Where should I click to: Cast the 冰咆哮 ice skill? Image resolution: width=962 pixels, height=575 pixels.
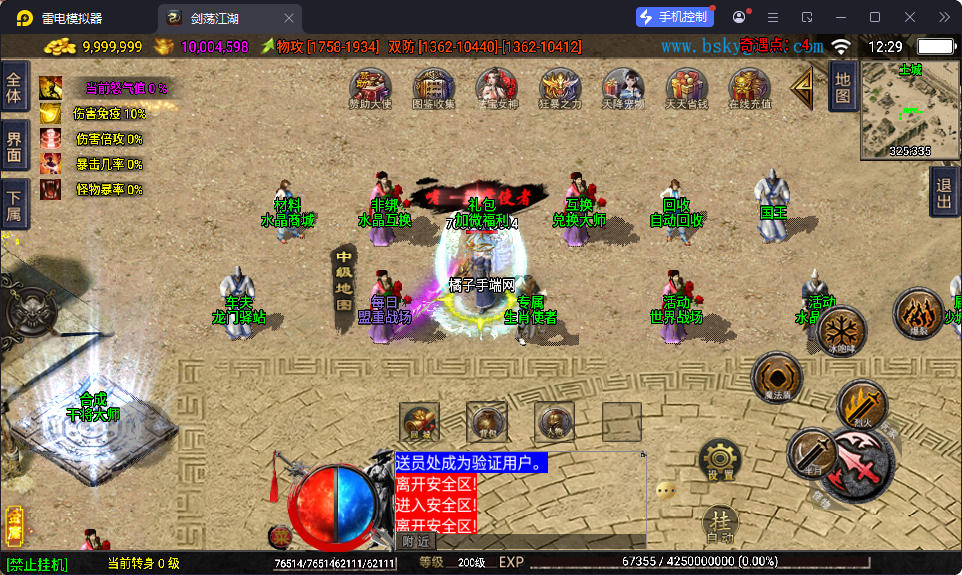[842, 329]
